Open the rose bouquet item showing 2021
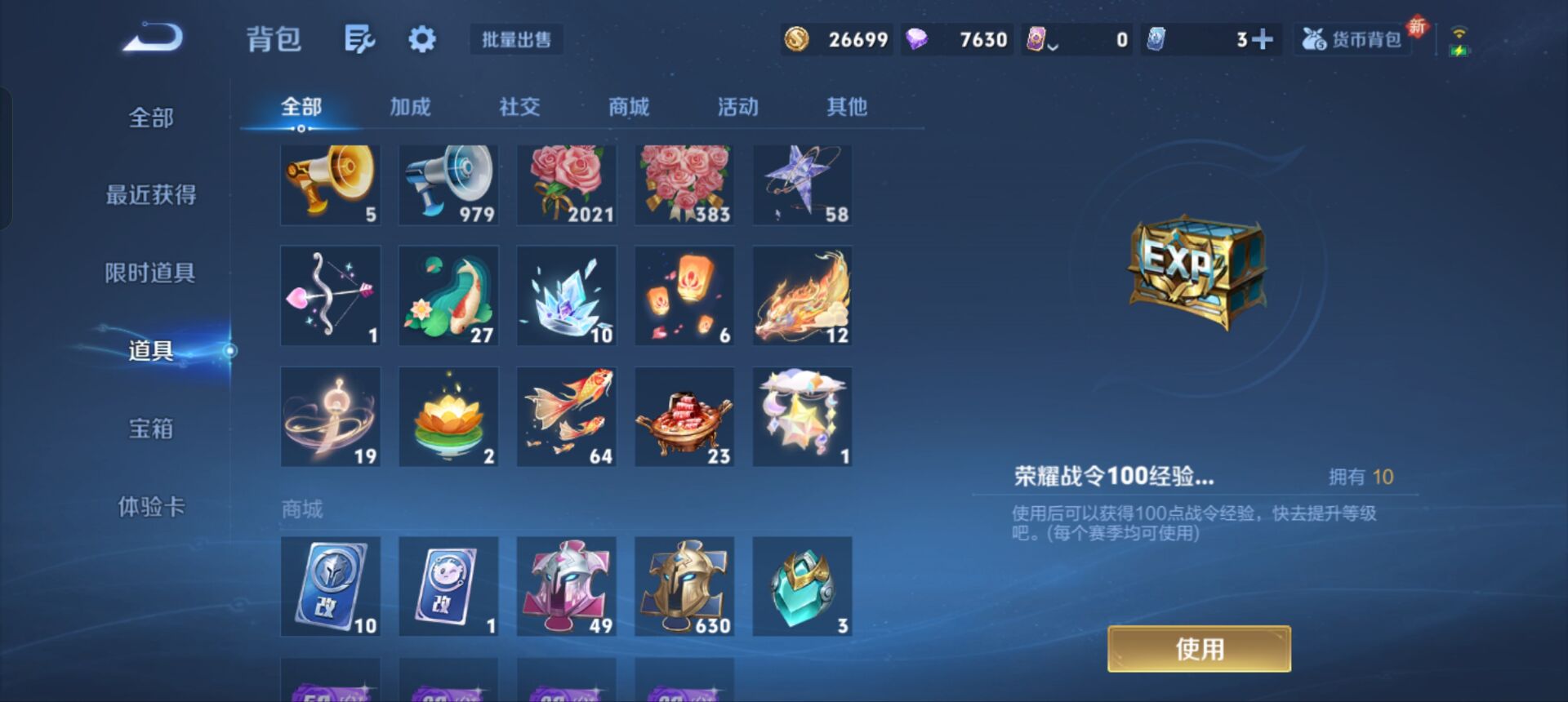Screen dimensions: 1568x702 [x=566, y=184]
